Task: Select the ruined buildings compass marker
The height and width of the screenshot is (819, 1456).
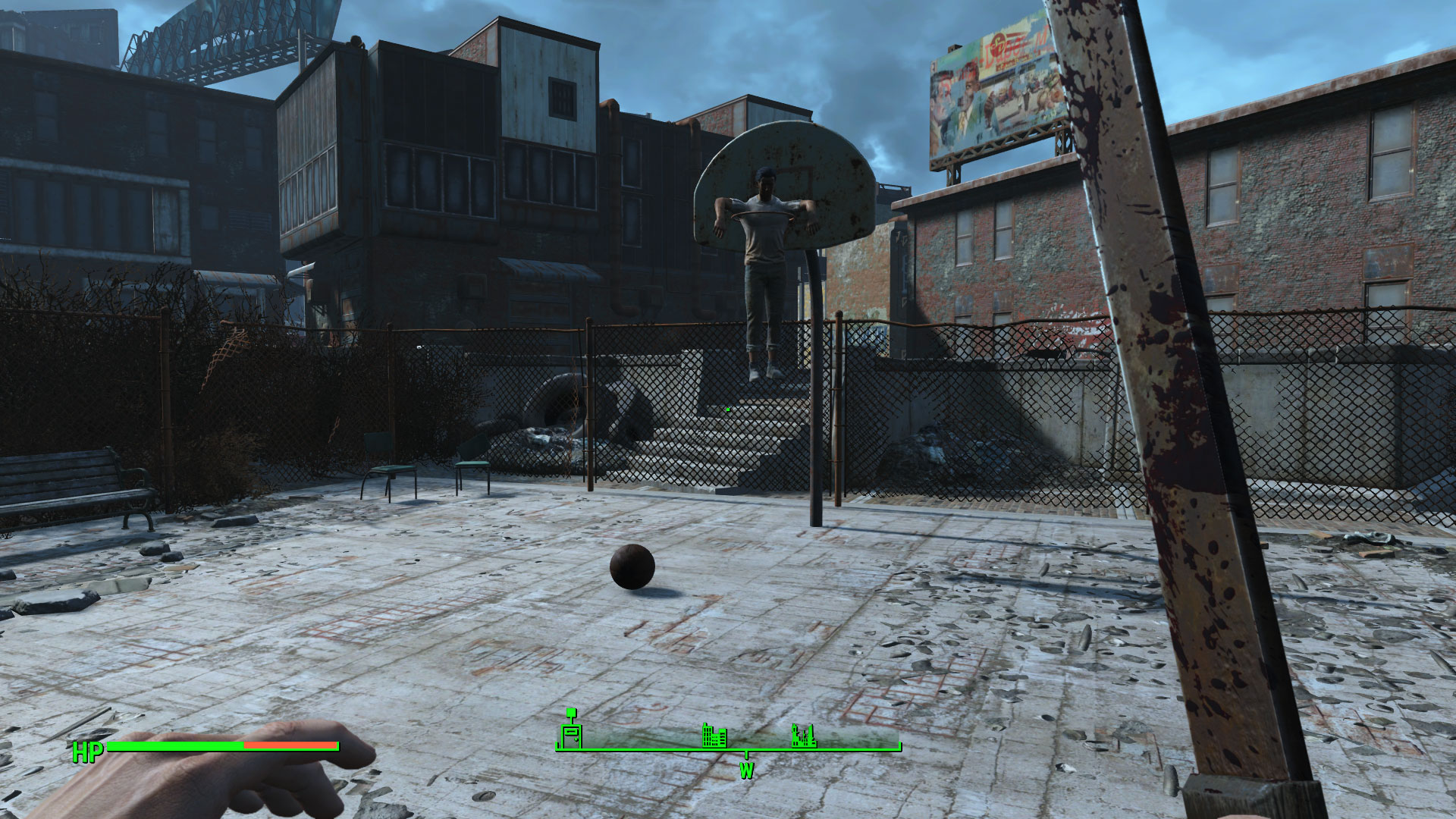Action: pos(803,735)
